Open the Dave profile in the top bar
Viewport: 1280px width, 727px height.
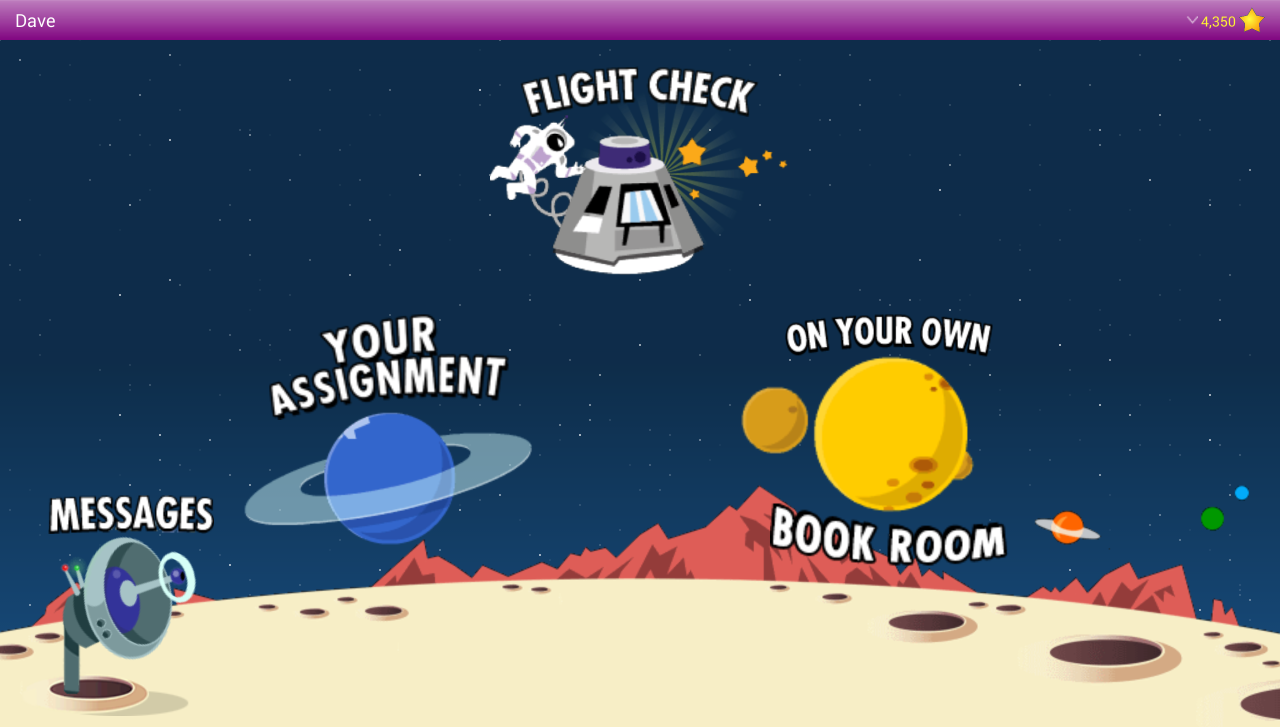pyautogui.click(x=35, y=20)
